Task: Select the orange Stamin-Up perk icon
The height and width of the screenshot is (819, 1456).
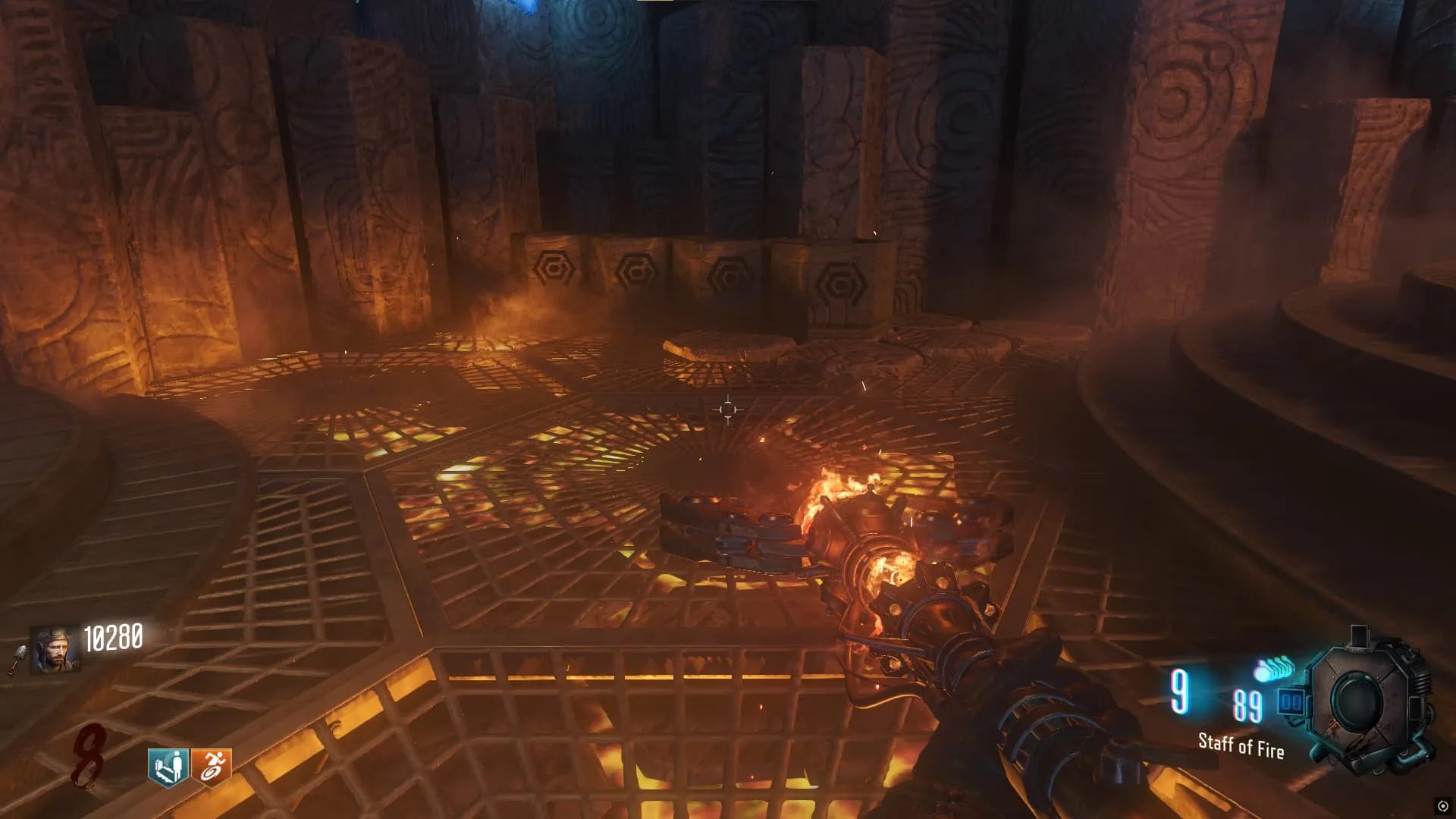Action: click(211, 767)
